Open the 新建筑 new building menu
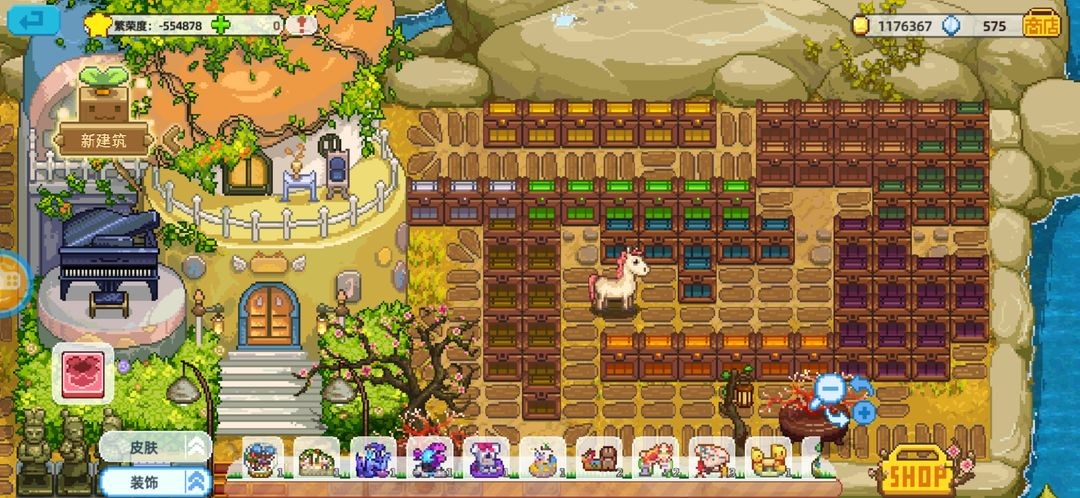 tap(104, 140)
